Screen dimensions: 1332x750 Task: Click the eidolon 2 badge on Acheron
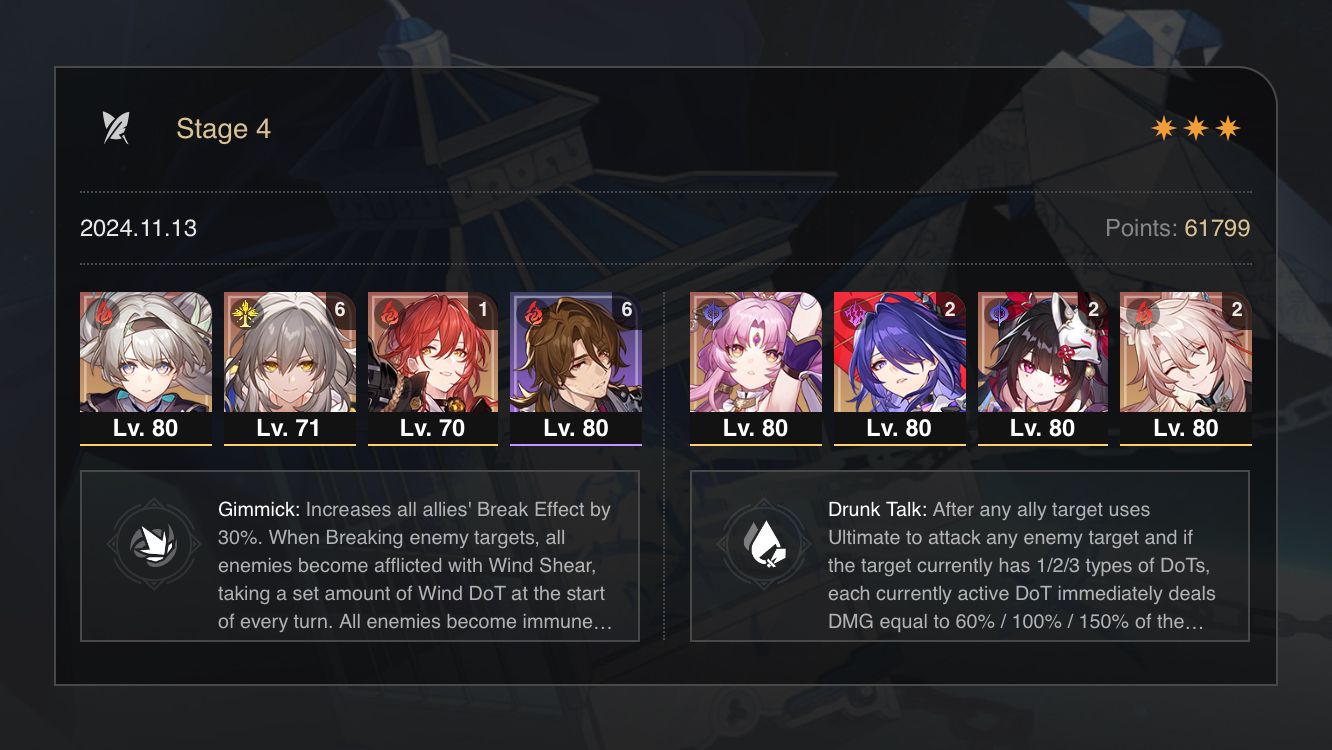(x=952, y=311)
